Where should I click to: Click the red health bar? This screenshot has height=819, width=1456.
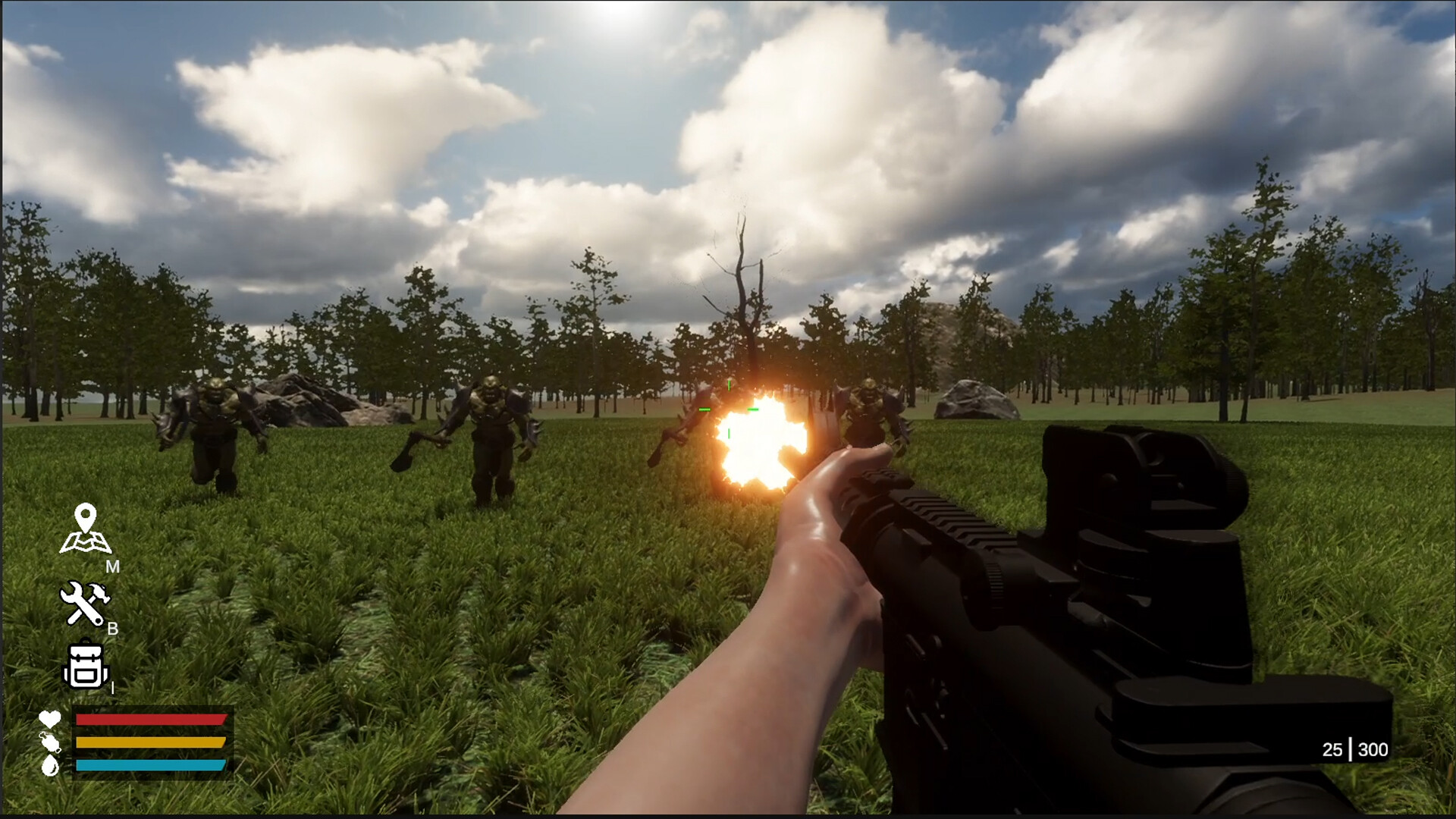[x=148, y=720]
